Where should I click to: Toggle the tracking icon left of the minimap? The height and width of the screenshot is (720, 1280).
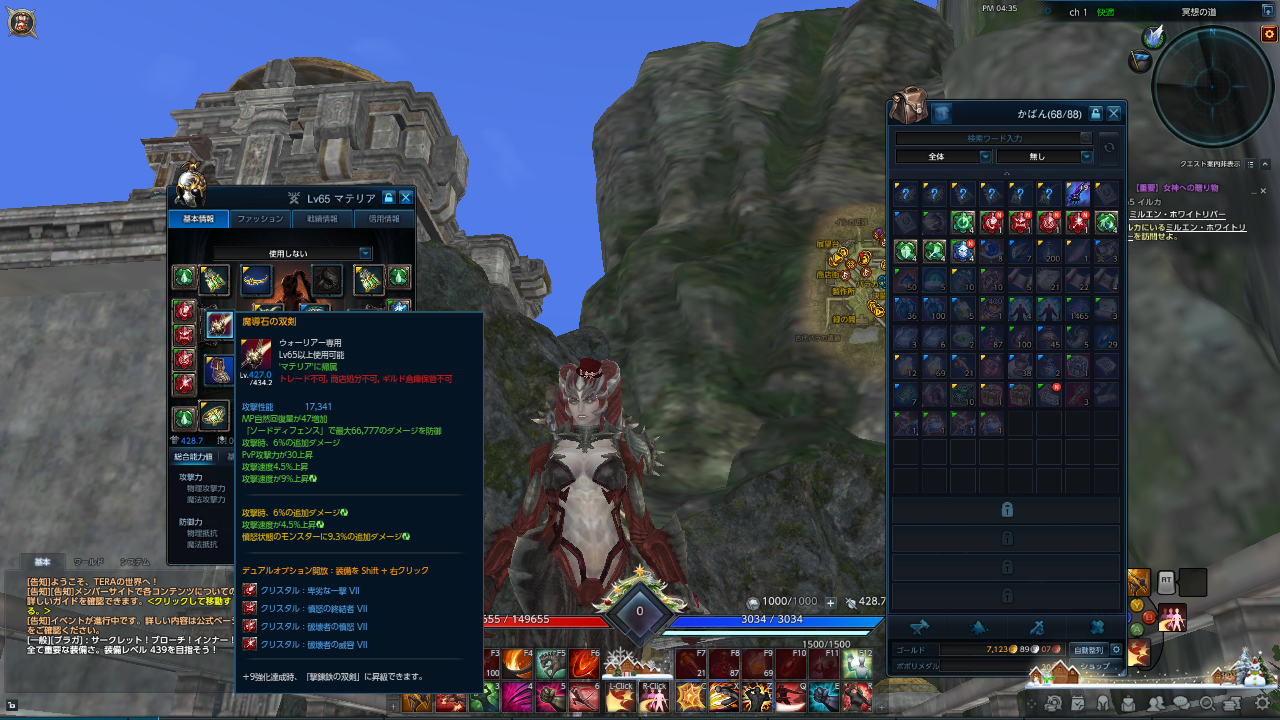pos(1139,62)
